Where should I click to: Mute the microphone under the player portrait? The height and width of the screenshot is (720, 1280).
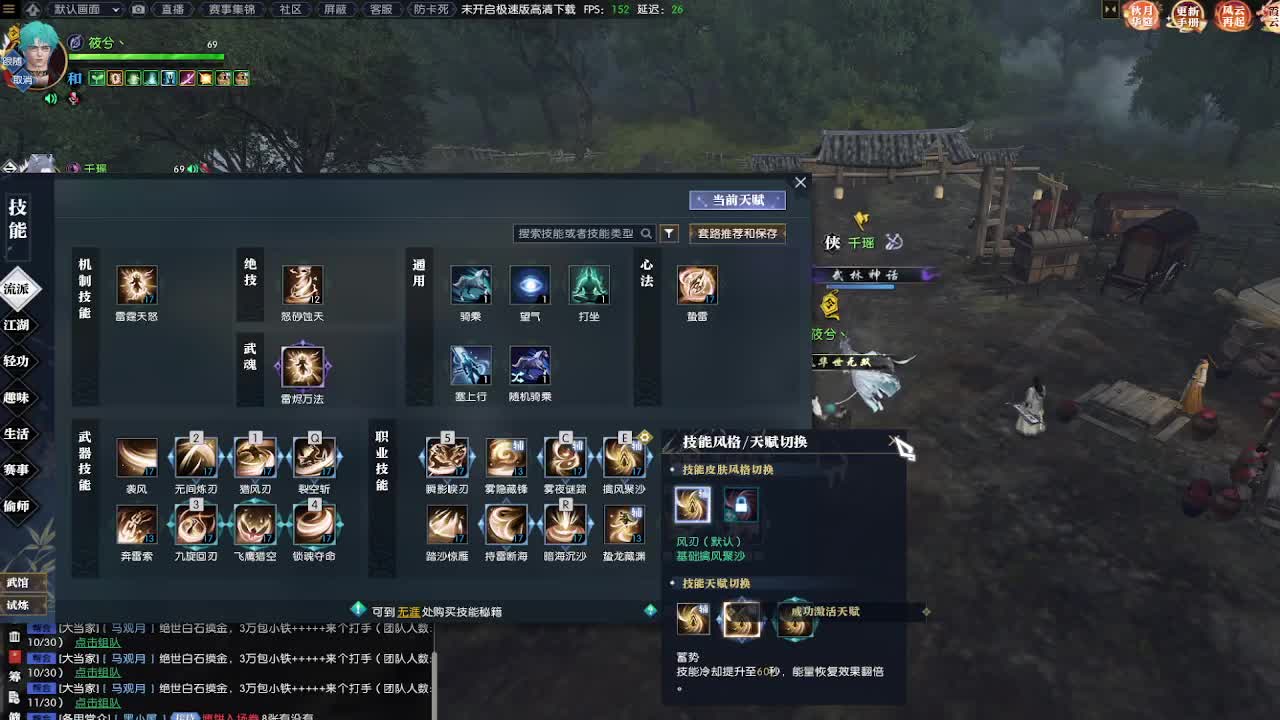coord(72,99)
